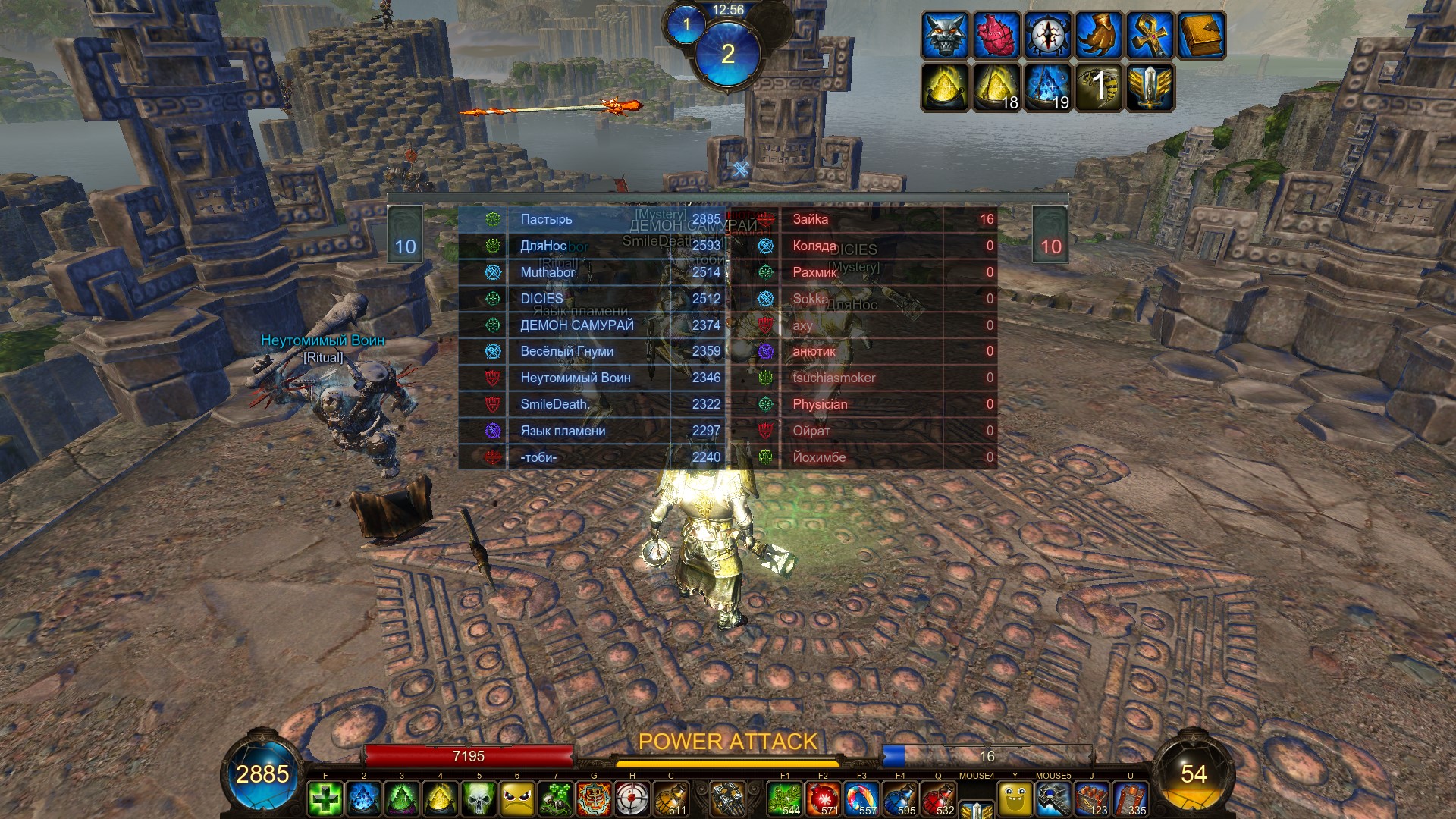Inspect the wolf head buff icon
This screenshot has height=819, width=1456.
945,35
